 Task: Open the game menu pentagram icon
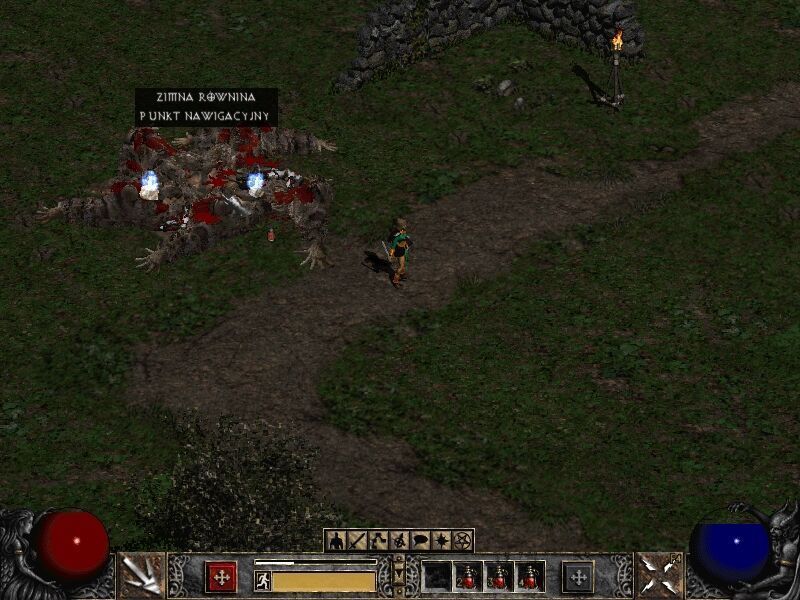462,541
